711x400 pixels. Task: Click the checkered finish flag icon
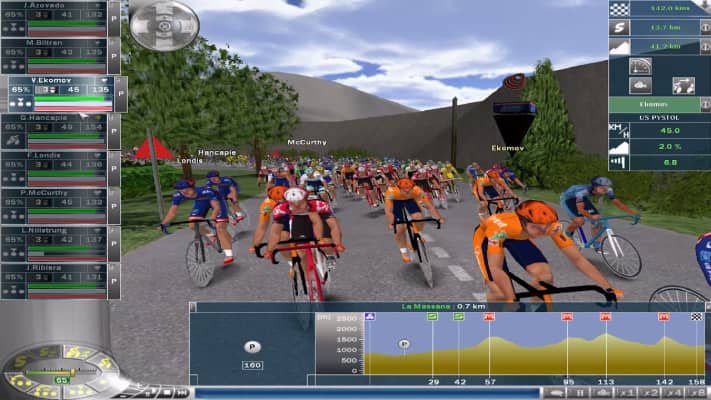click(x=622, y=9)
